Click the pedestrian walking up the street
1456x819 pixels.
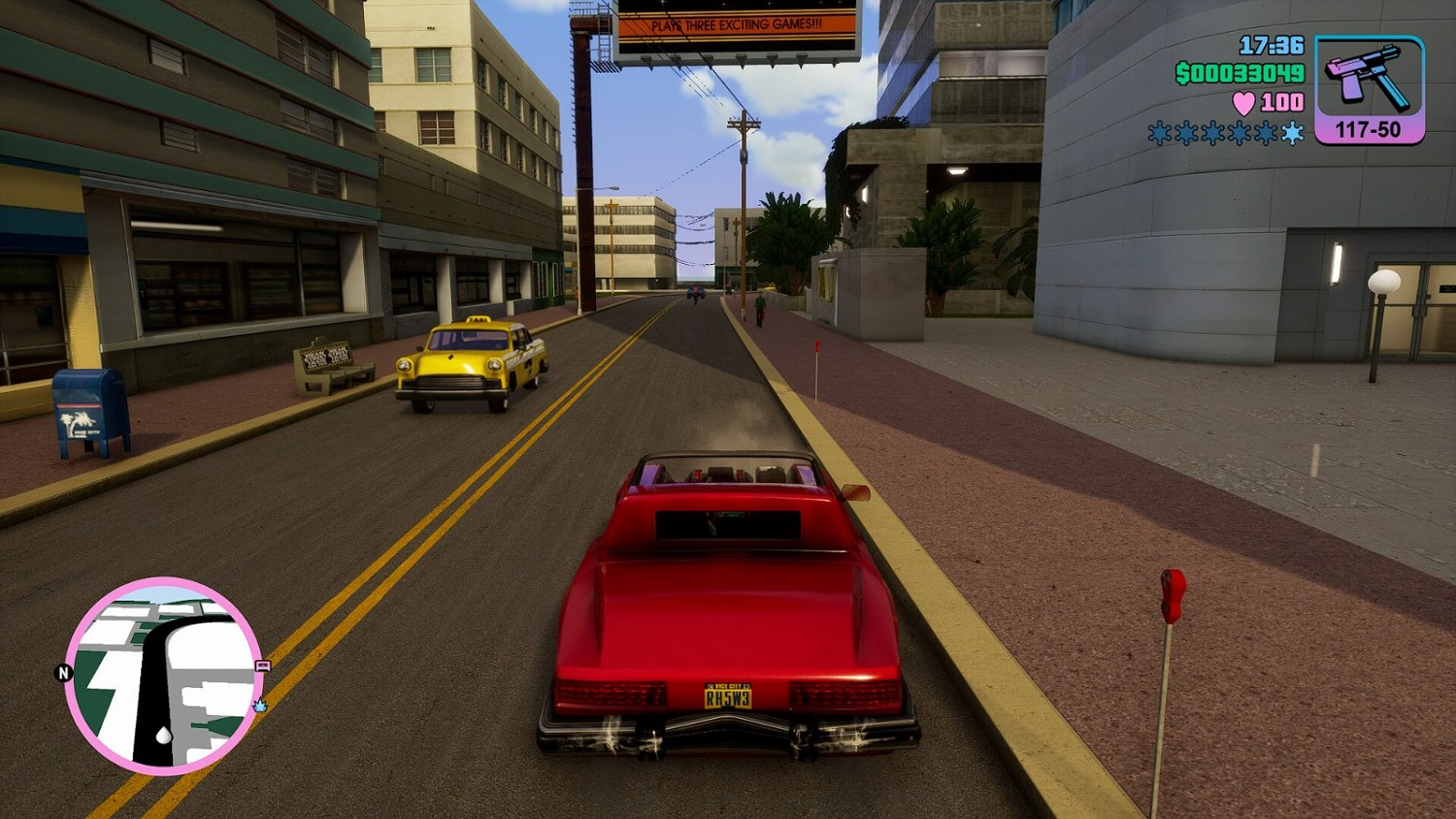(x=760, y=306)
